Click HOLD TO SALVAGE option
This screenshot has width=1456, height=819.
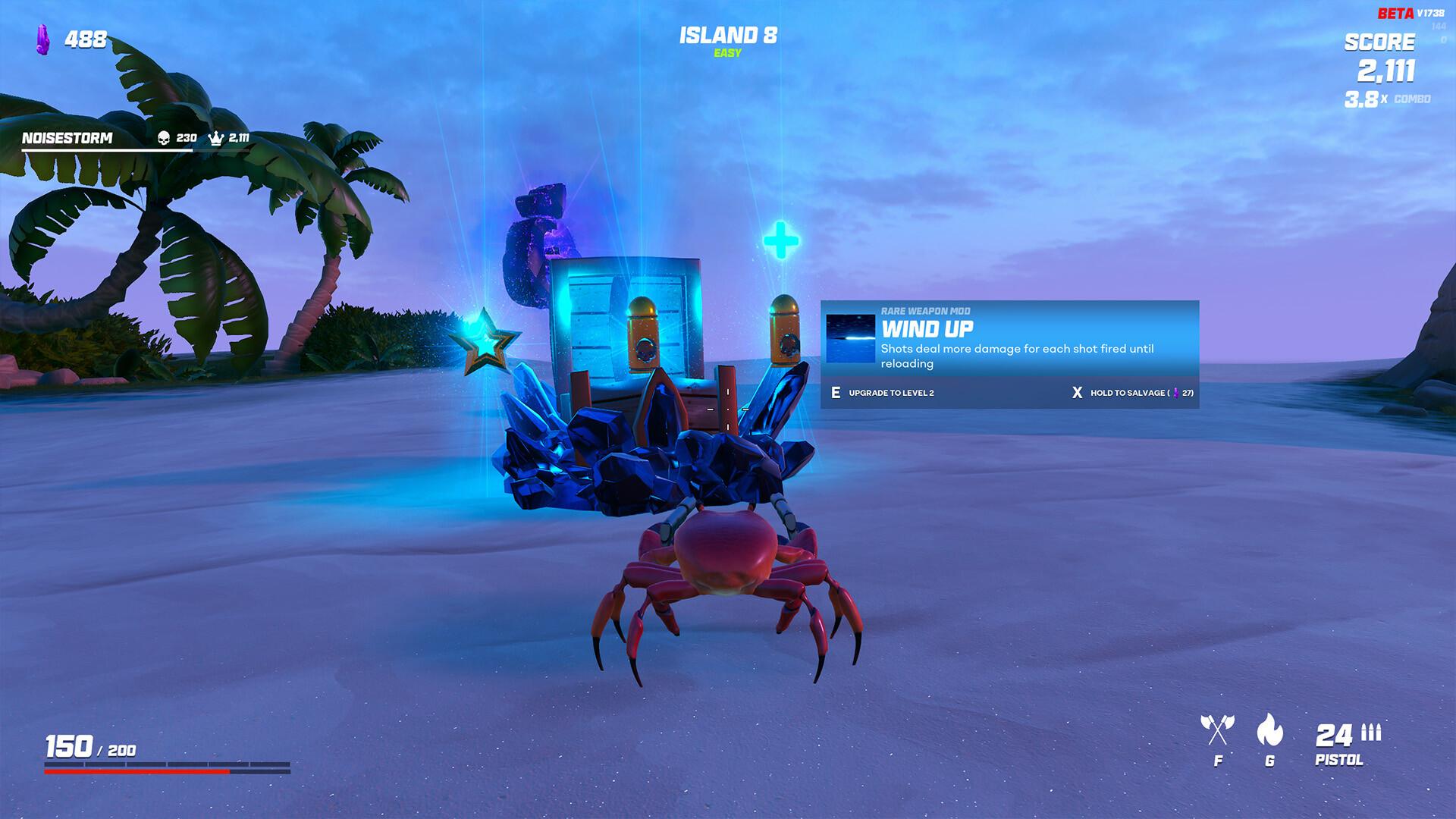pyautogui.click(x=1128, y=393)
